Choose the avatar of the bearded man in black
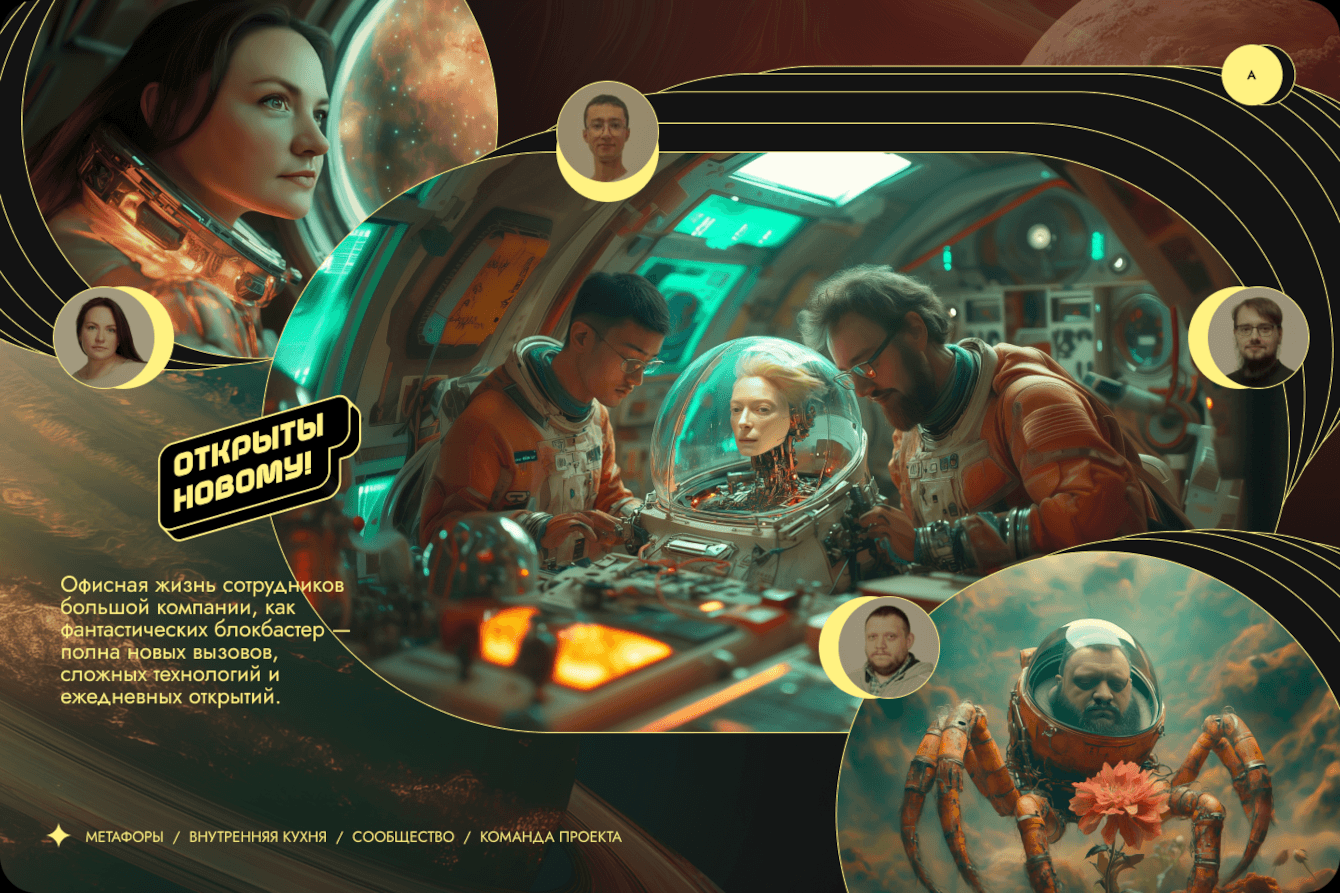Viewport: 1340px width, 893px height. click(x=1252, y=338)
